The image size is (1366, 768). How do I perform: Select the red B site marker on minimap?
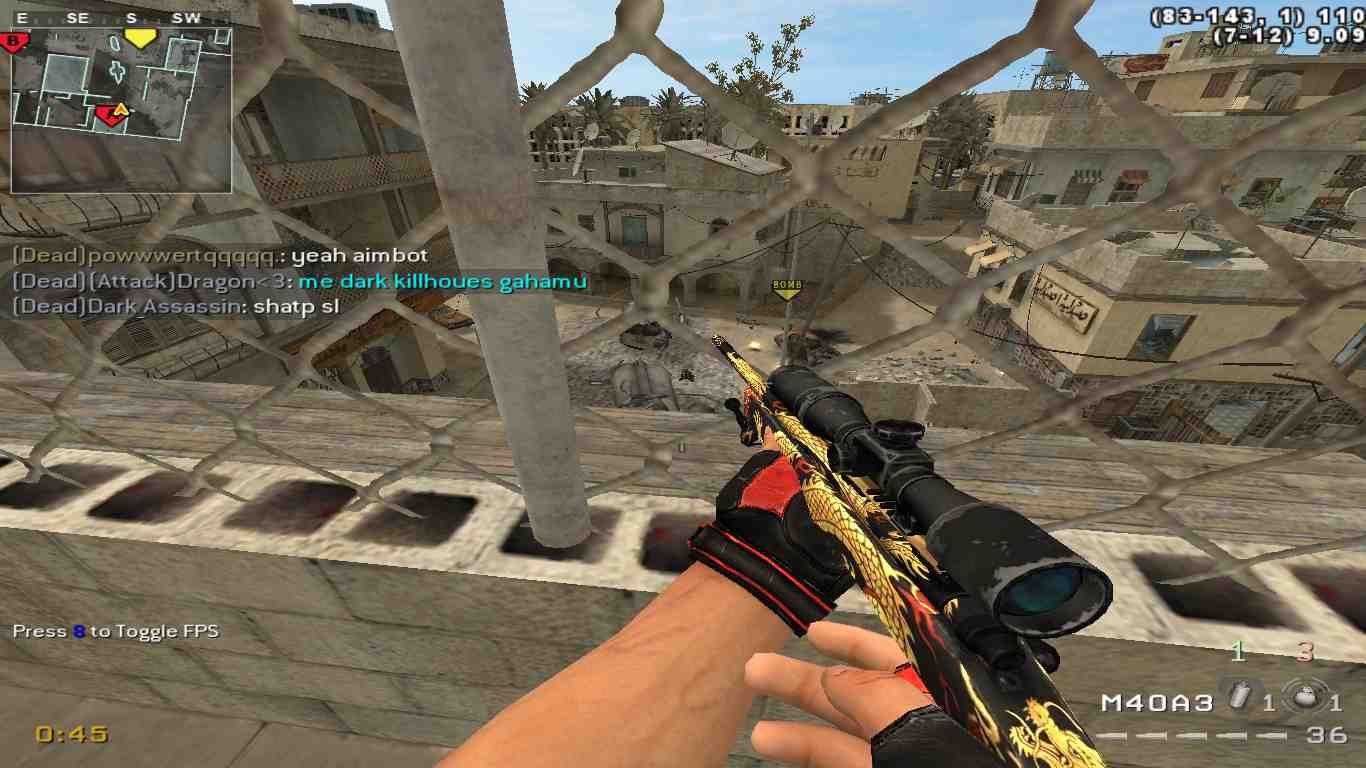(15, 41)
